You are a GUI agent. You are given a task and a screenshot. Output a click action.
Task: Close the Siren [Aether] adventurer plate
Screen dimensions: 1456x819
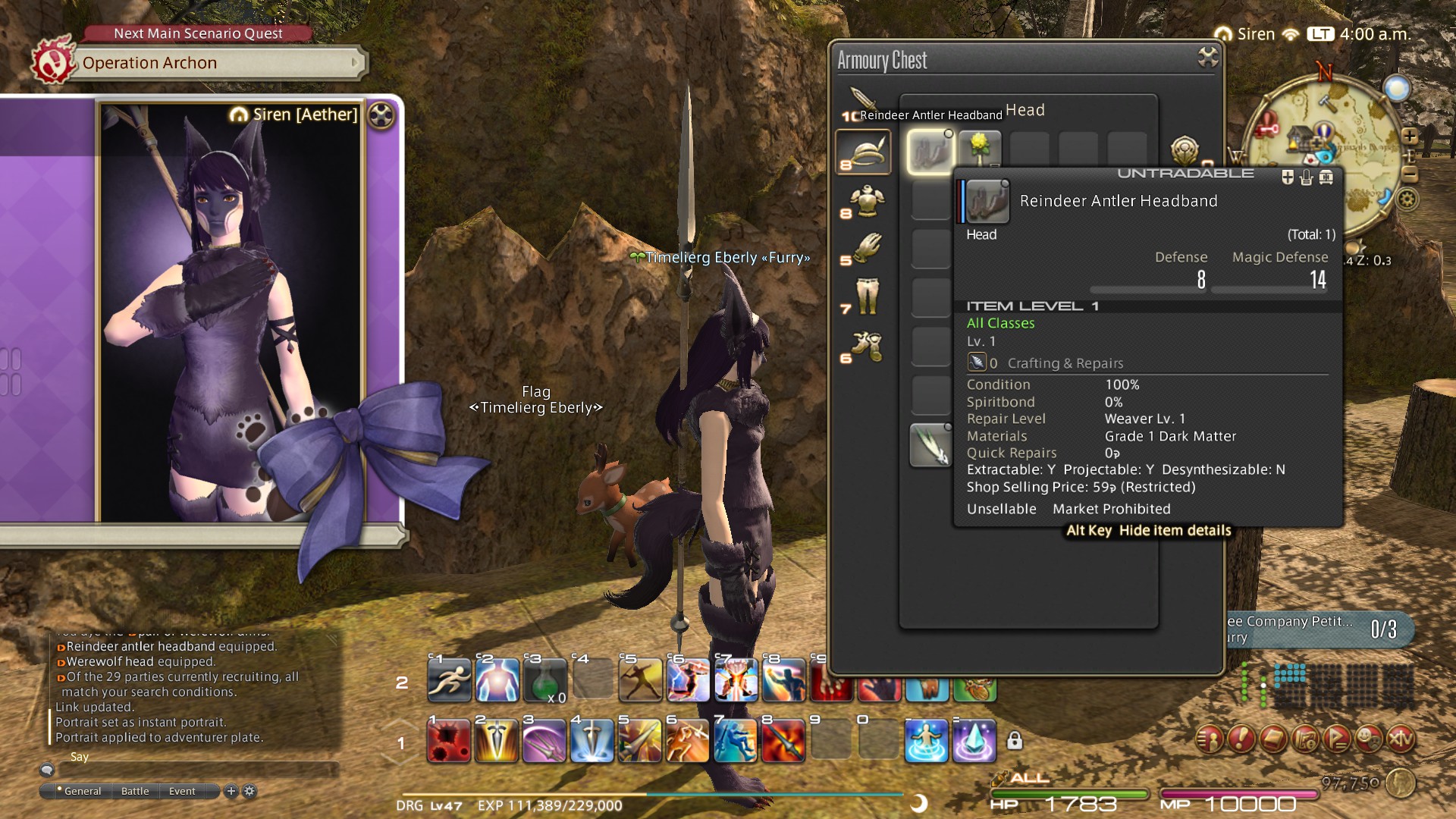[x=381, y=115]
